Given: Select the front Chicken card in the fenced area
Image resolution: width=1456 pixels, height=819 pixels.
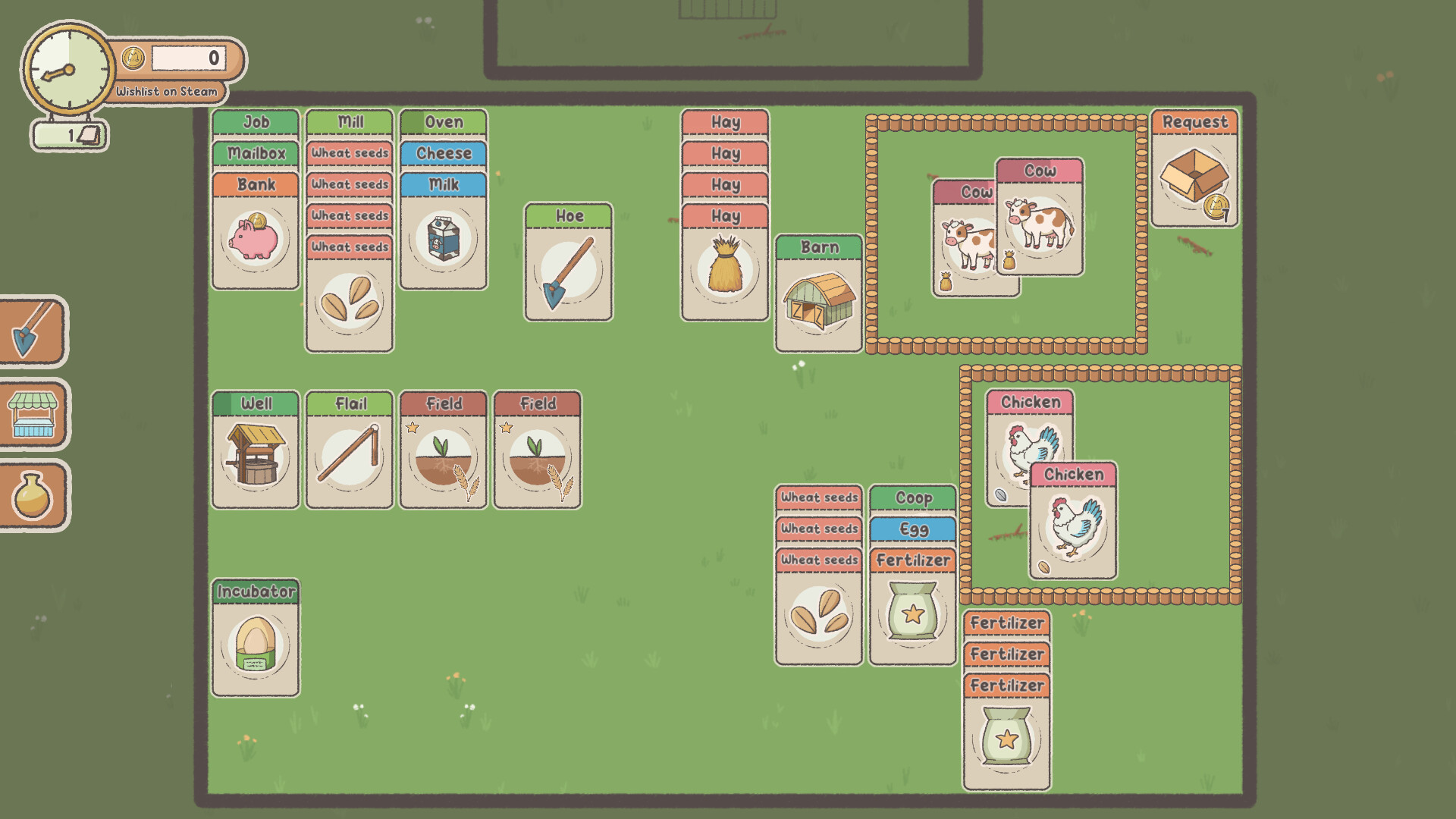Looking at the screenshot, I should [1073, 523].
